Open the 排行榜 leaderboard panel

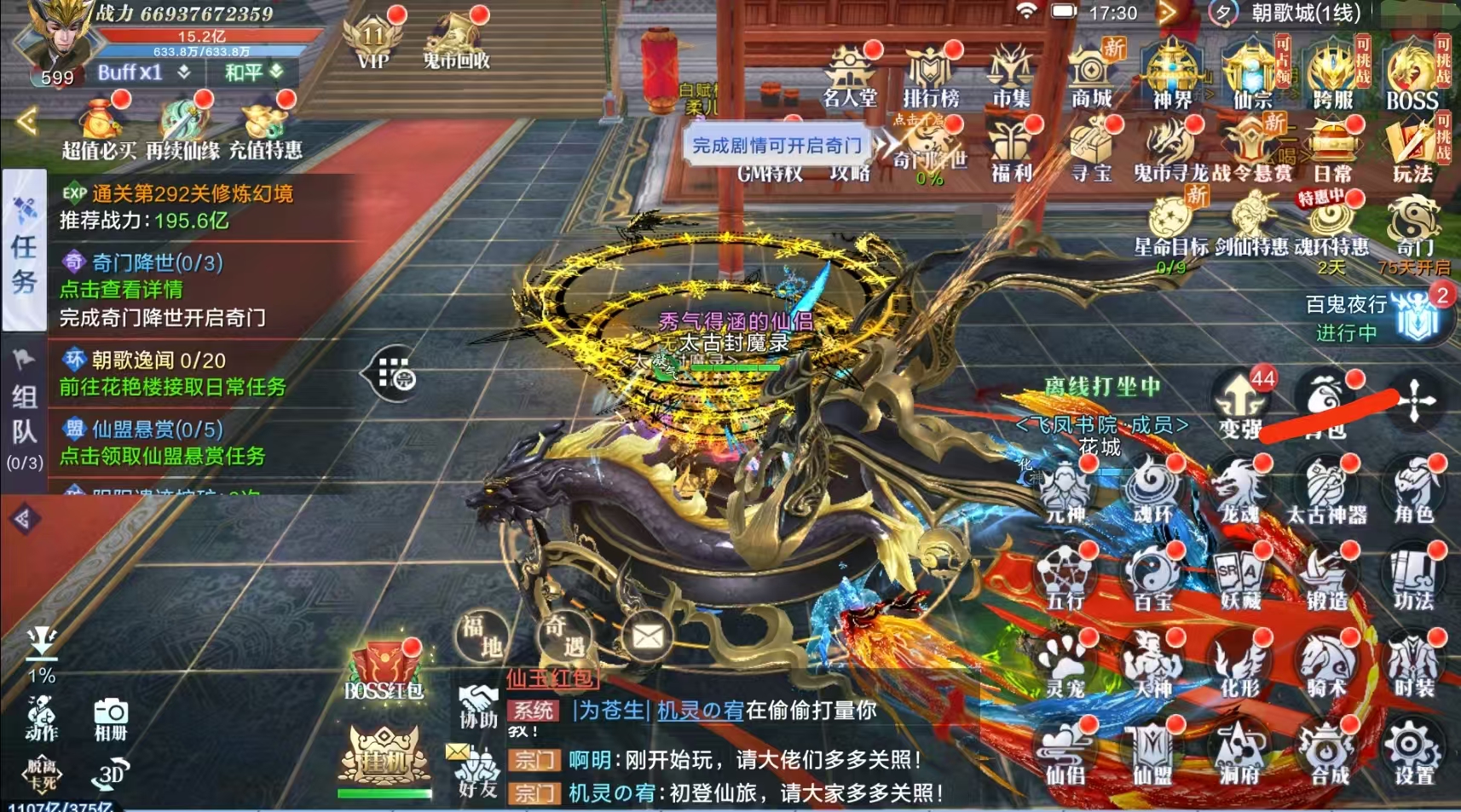tap(932, 66)
